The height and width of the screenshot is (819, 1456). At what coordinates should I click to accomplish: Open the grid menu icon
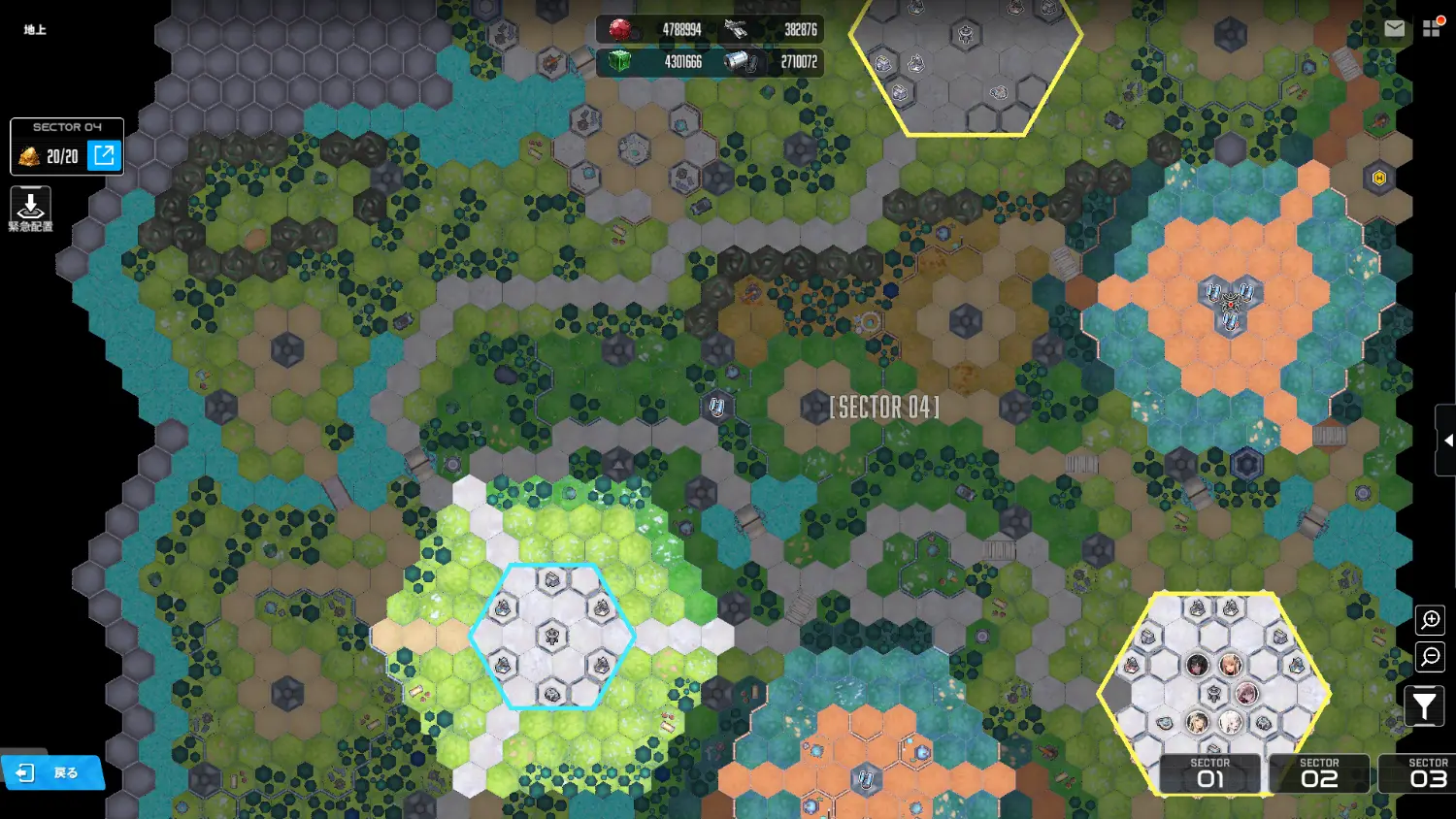click(1432, 28)
